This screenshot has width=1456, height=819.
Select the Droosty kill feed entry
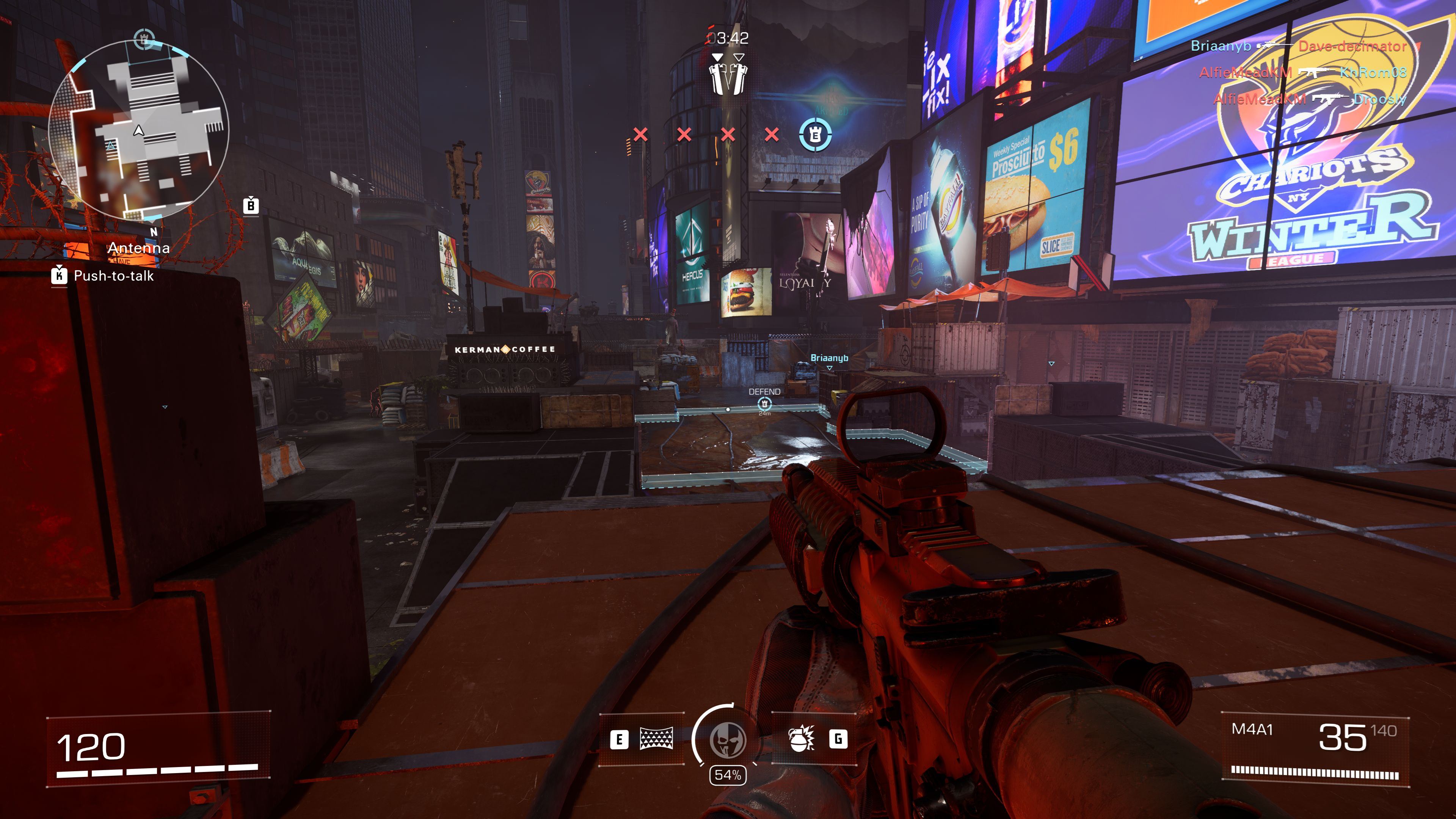(x=1379, y=99)
